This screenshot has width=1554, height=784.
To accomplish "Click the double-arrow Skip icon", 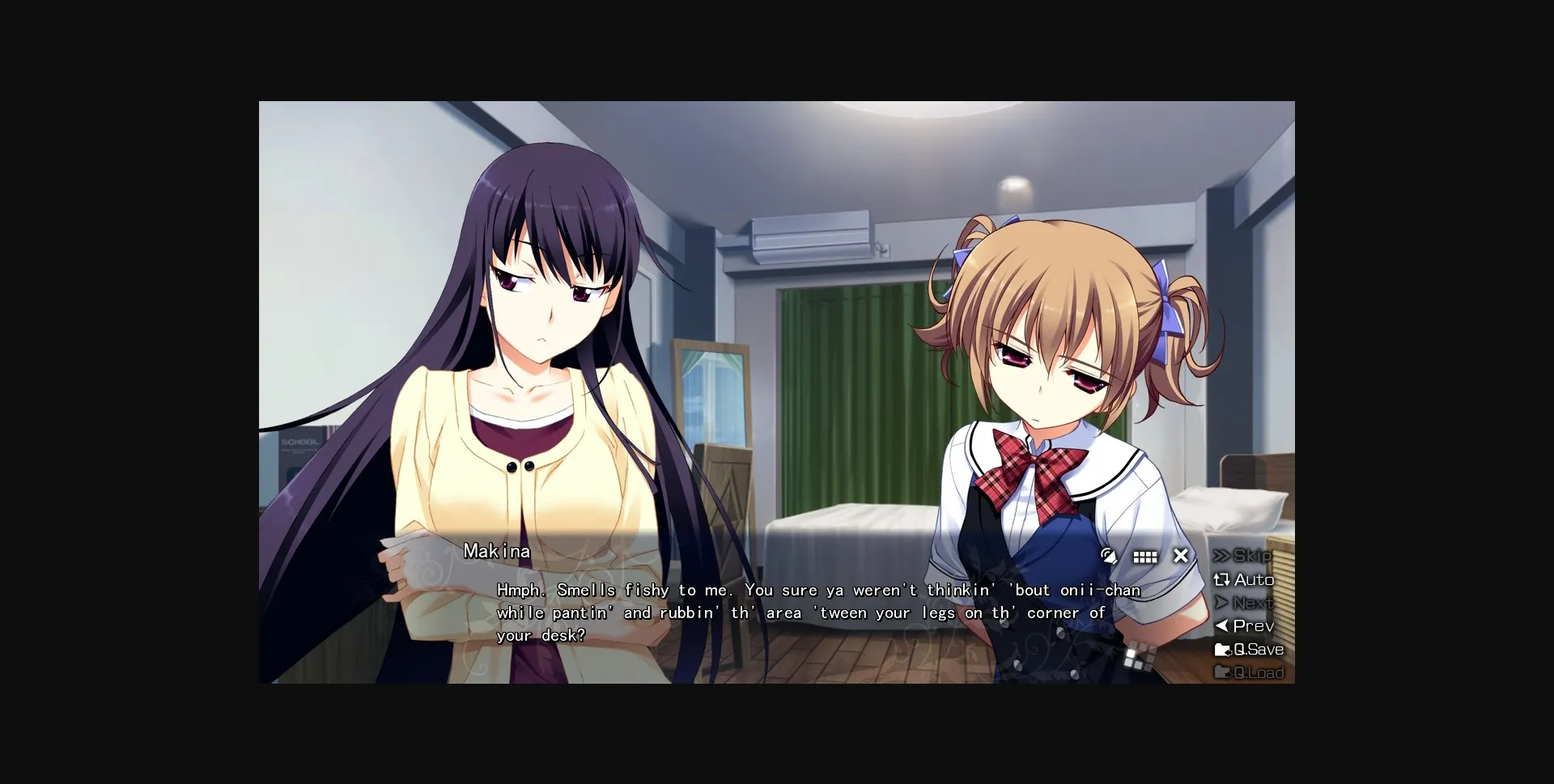I will point(1222,557).
